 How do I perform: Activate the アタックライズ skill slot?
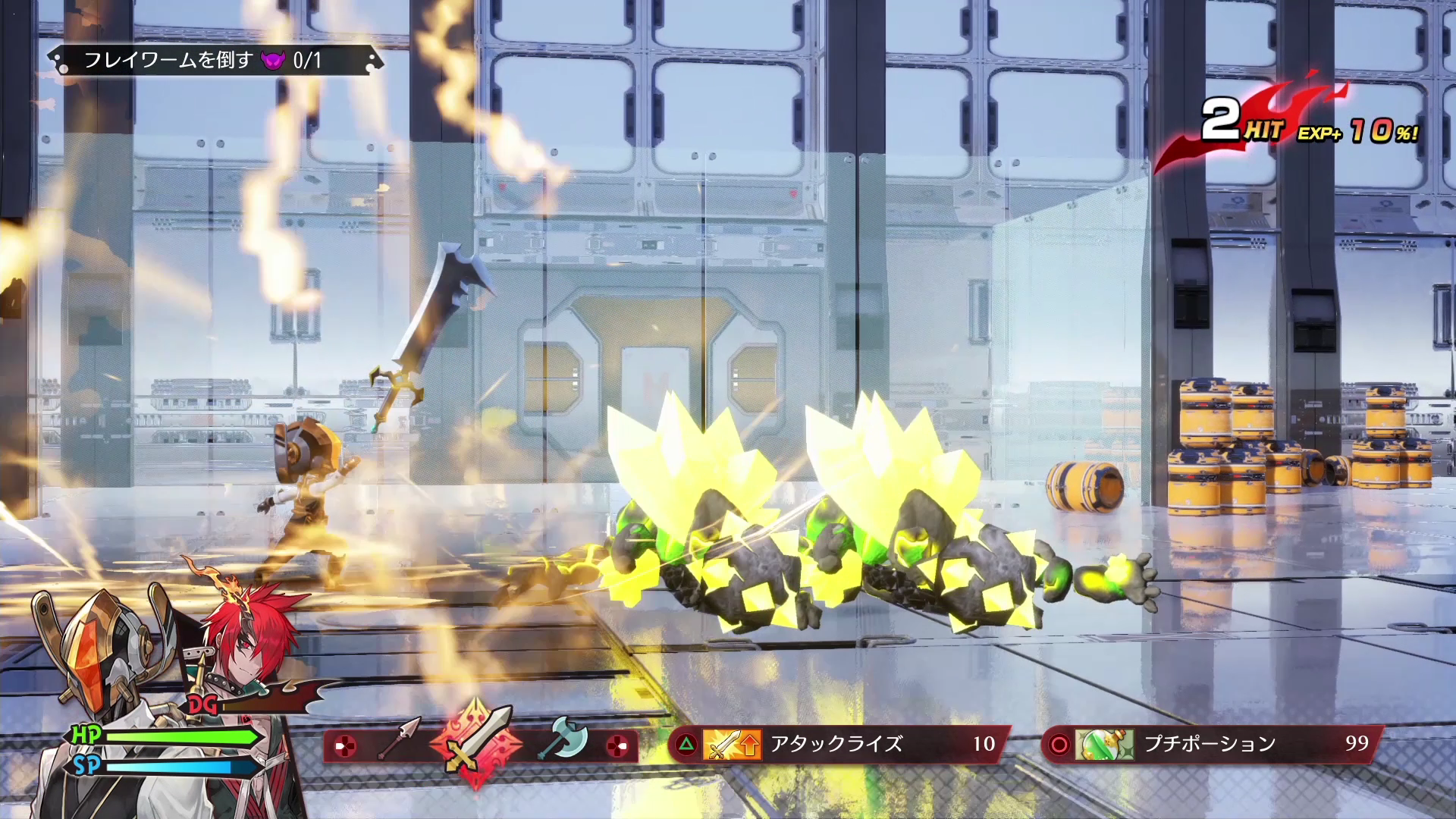(838, 744)
